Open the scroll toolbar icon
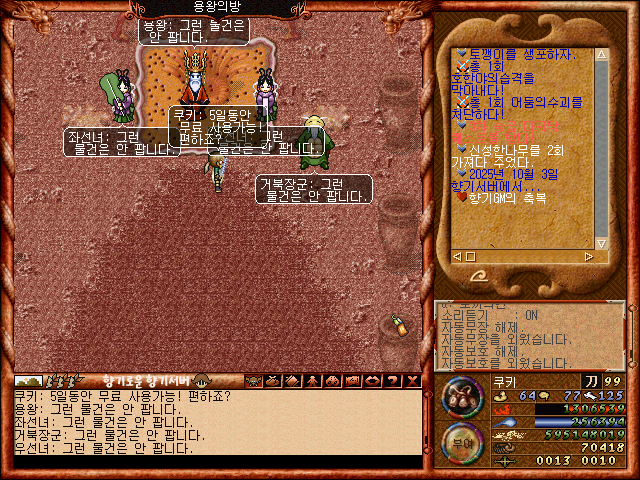640x480 pixels. (293, 380)
